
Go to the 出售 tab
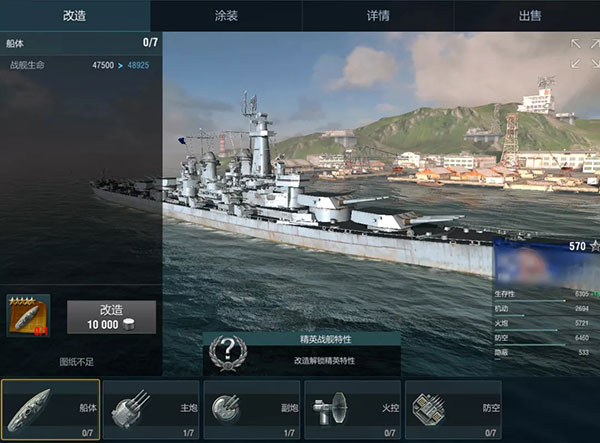527,15
